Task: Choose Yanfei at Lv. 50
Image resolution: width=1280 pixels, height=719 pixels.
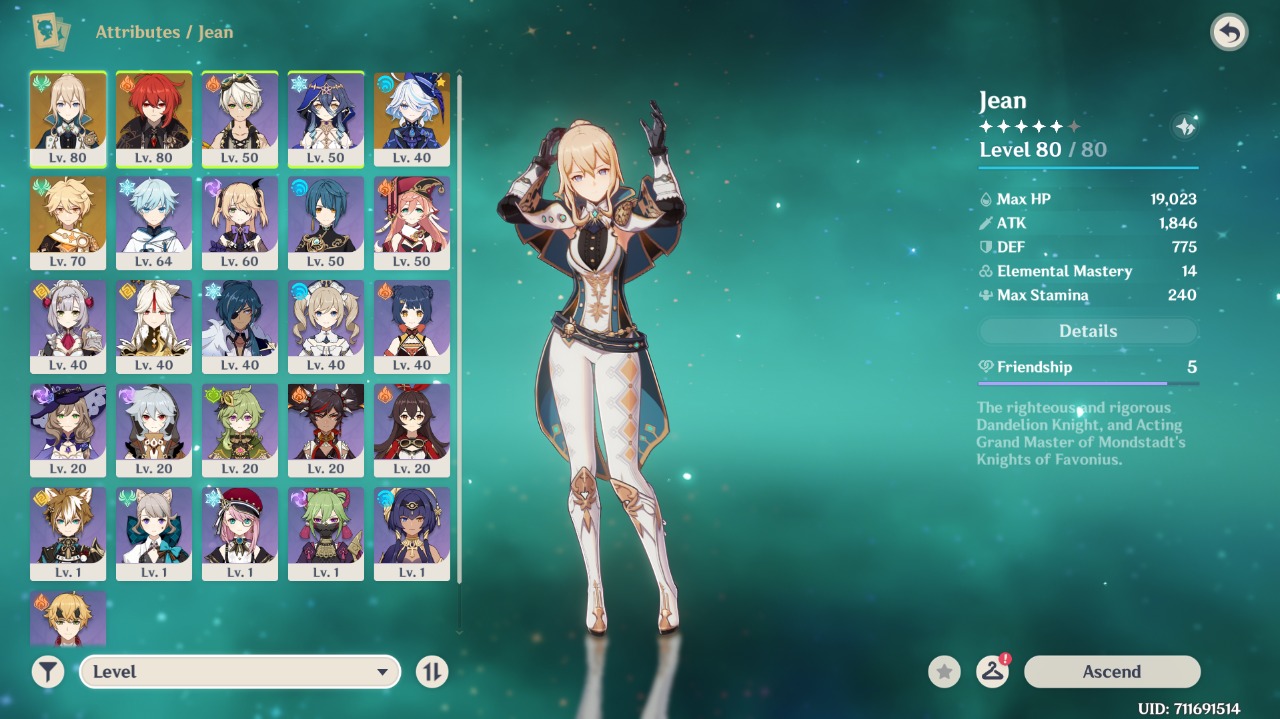Action: [412, 222]
